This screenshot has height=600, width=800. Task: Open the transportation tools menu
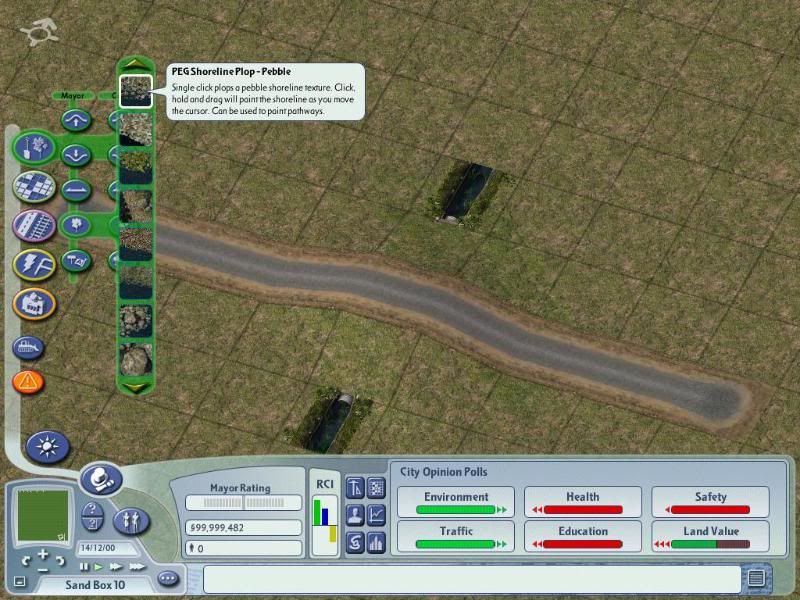[x=34, y=224]
